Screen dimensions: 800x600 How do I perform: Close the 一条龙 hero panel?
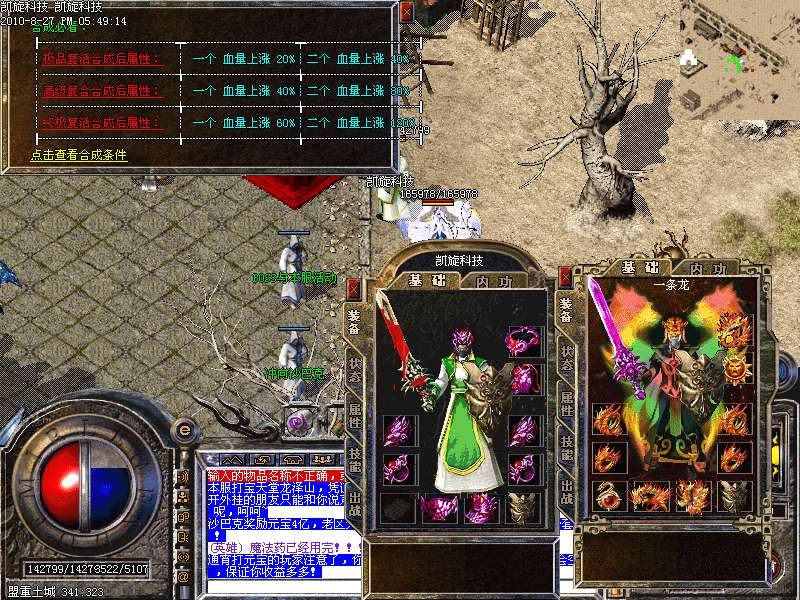pos(567,276)
